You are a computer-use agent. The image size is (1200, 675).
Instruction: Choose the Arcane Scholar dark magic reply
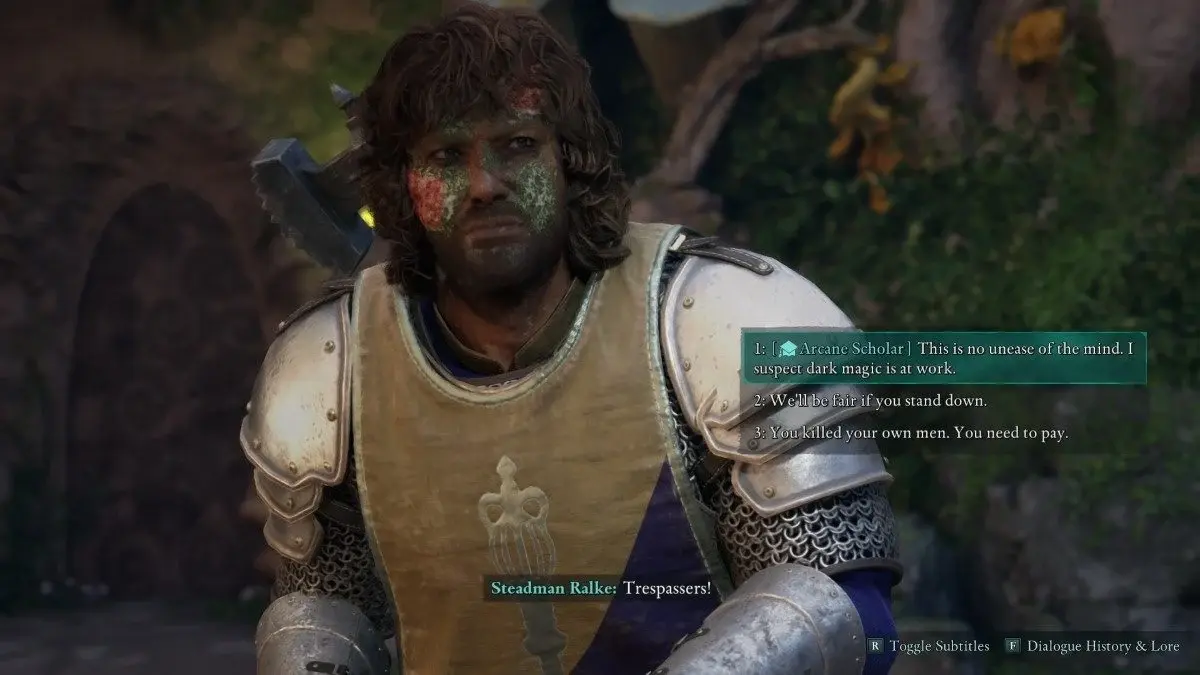pyautogui.click(x=942, y=358)
